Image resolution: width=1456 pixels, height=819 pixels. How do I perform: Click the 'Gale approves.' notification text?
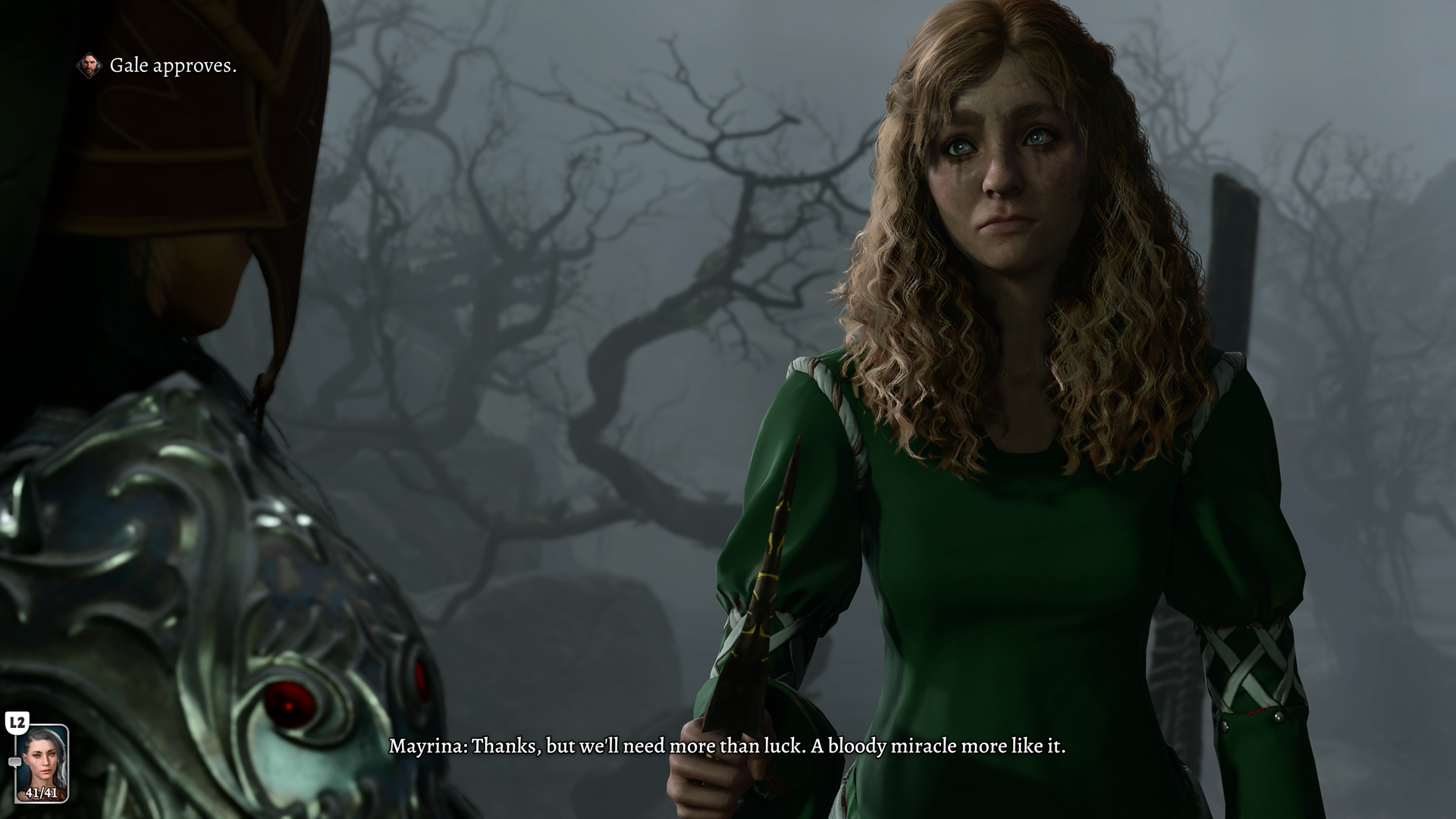tap(173, 67)
